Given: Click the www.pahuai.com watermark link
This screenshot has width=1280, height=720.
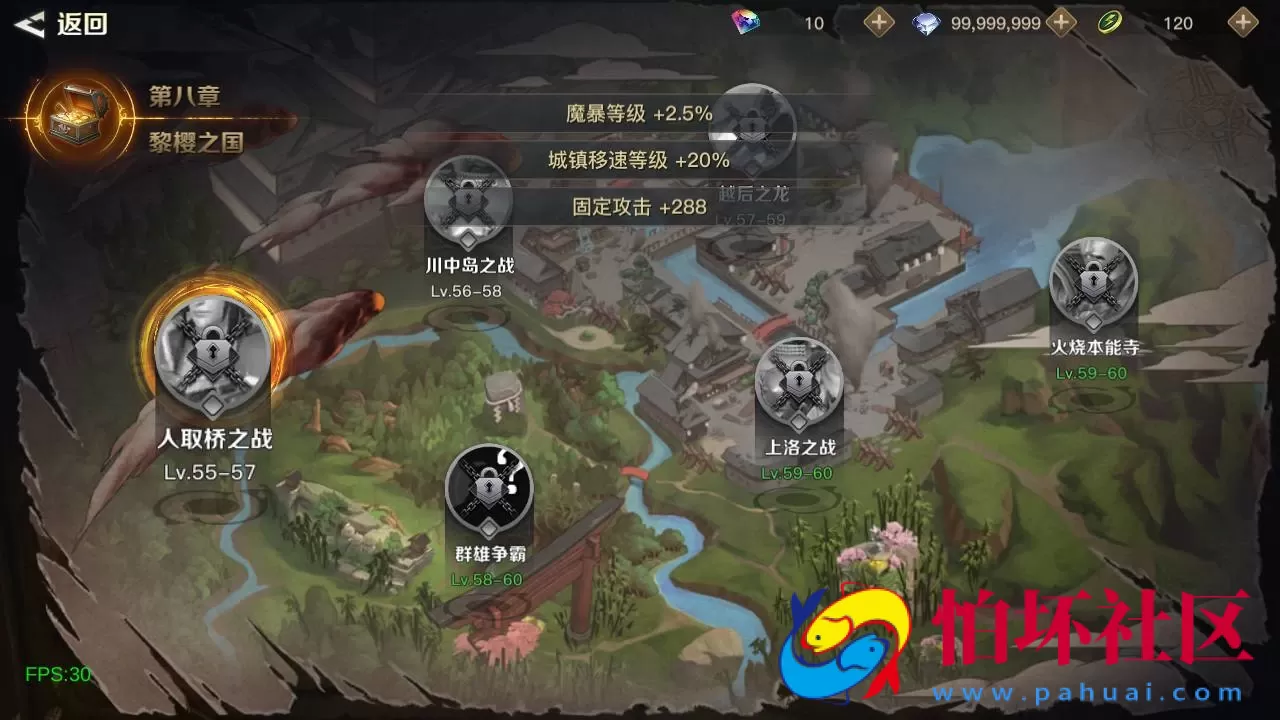Looking at the screenshot, I should point(1090,690).
